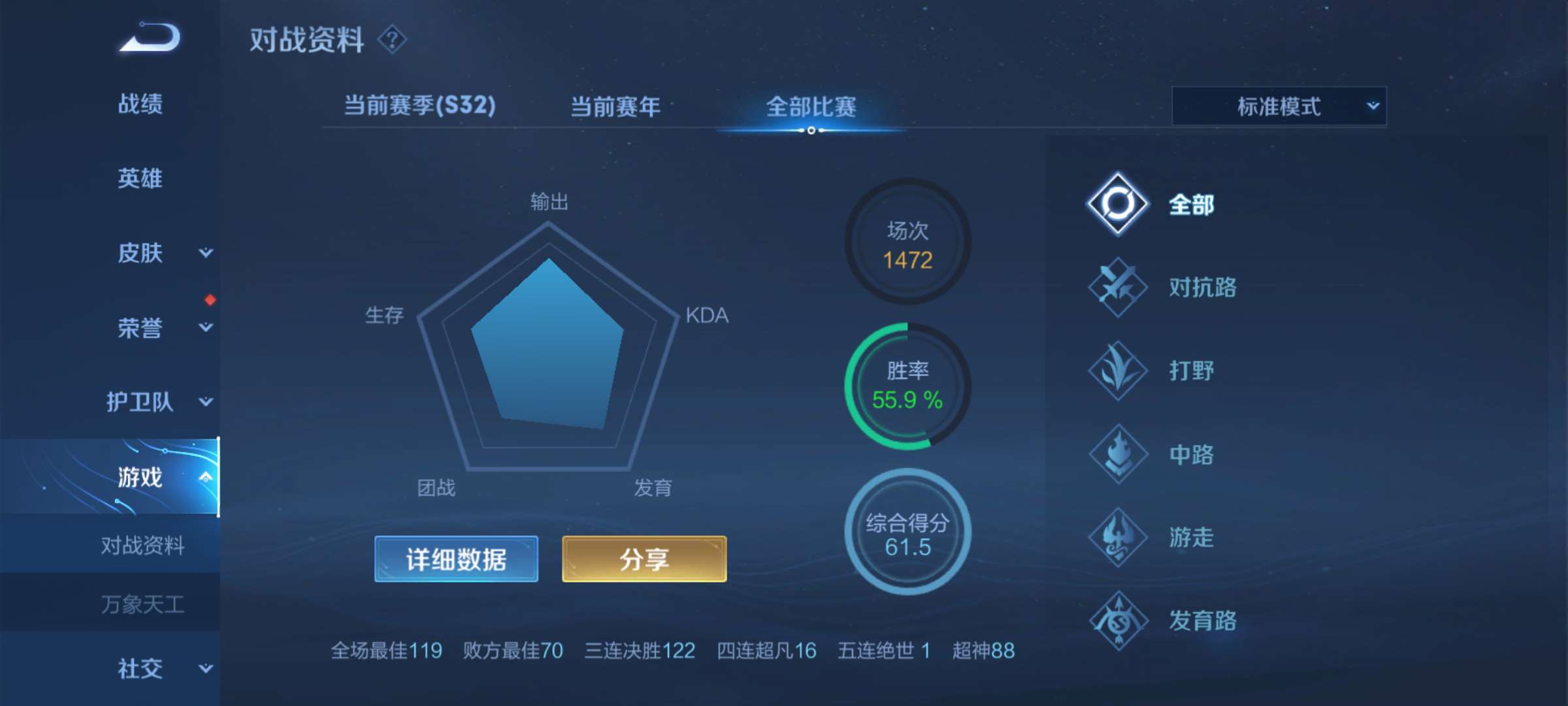Image resolution: width=1568 pixels, height=706 pixels.
Task: Select the 全部 lane radio option
Action: pos(1193,204)
